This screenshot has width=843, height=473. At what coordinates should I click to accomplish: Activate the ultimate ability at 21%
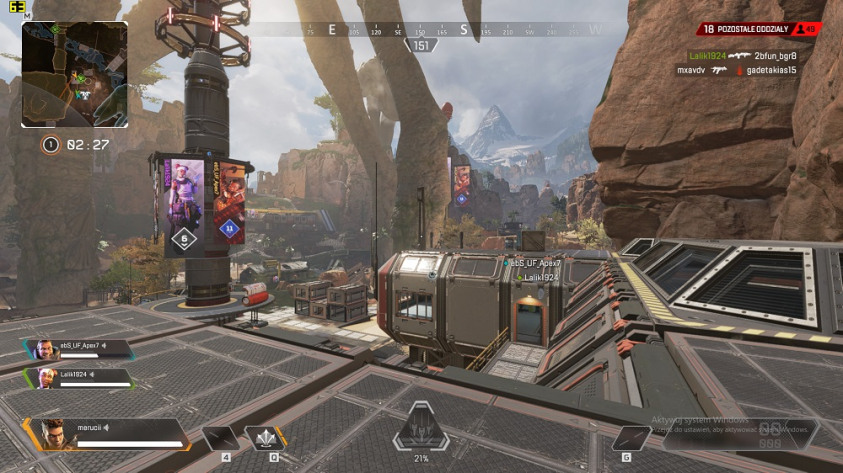point(420,432)
